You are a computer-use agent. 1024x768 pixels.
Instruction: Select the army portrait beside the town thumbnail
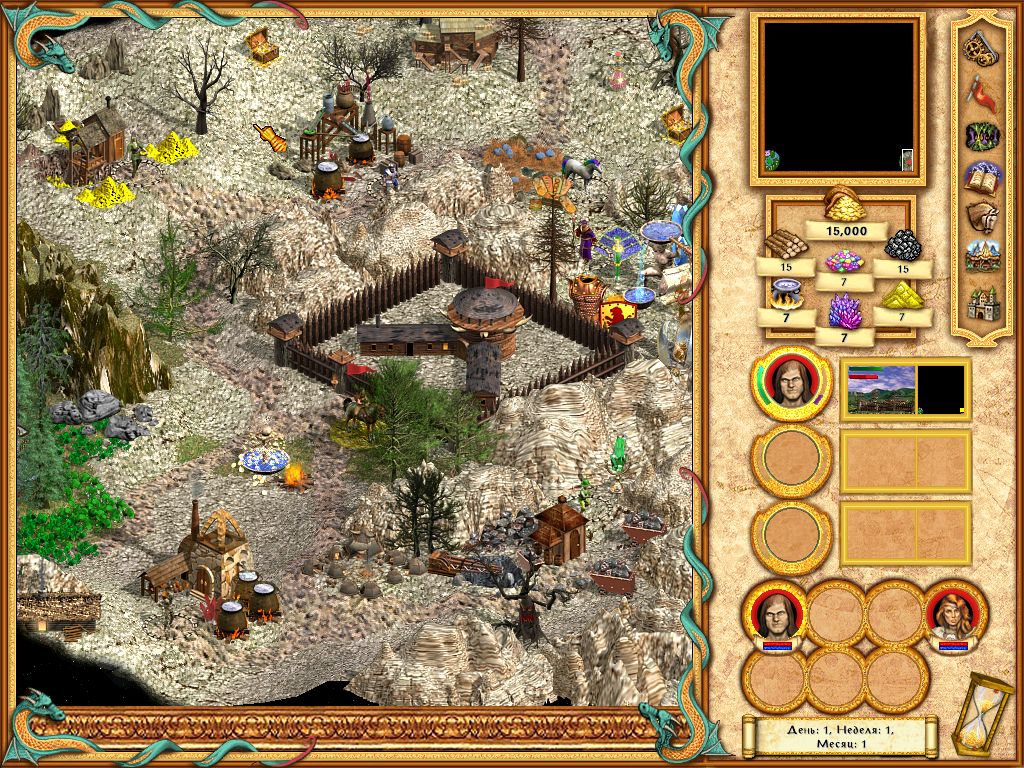(x=791, y=387)
